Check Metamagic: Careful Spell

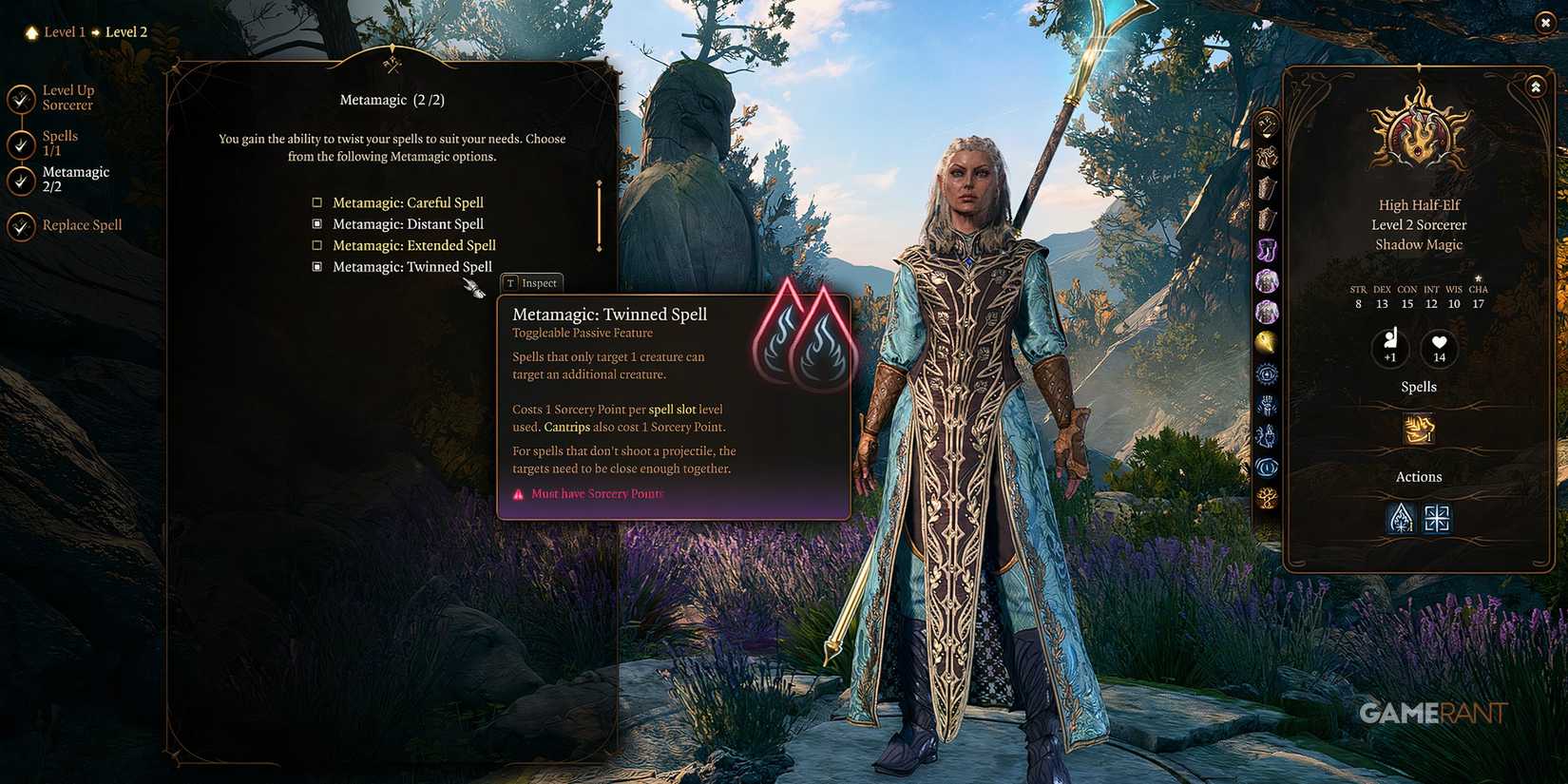point(316,201)
